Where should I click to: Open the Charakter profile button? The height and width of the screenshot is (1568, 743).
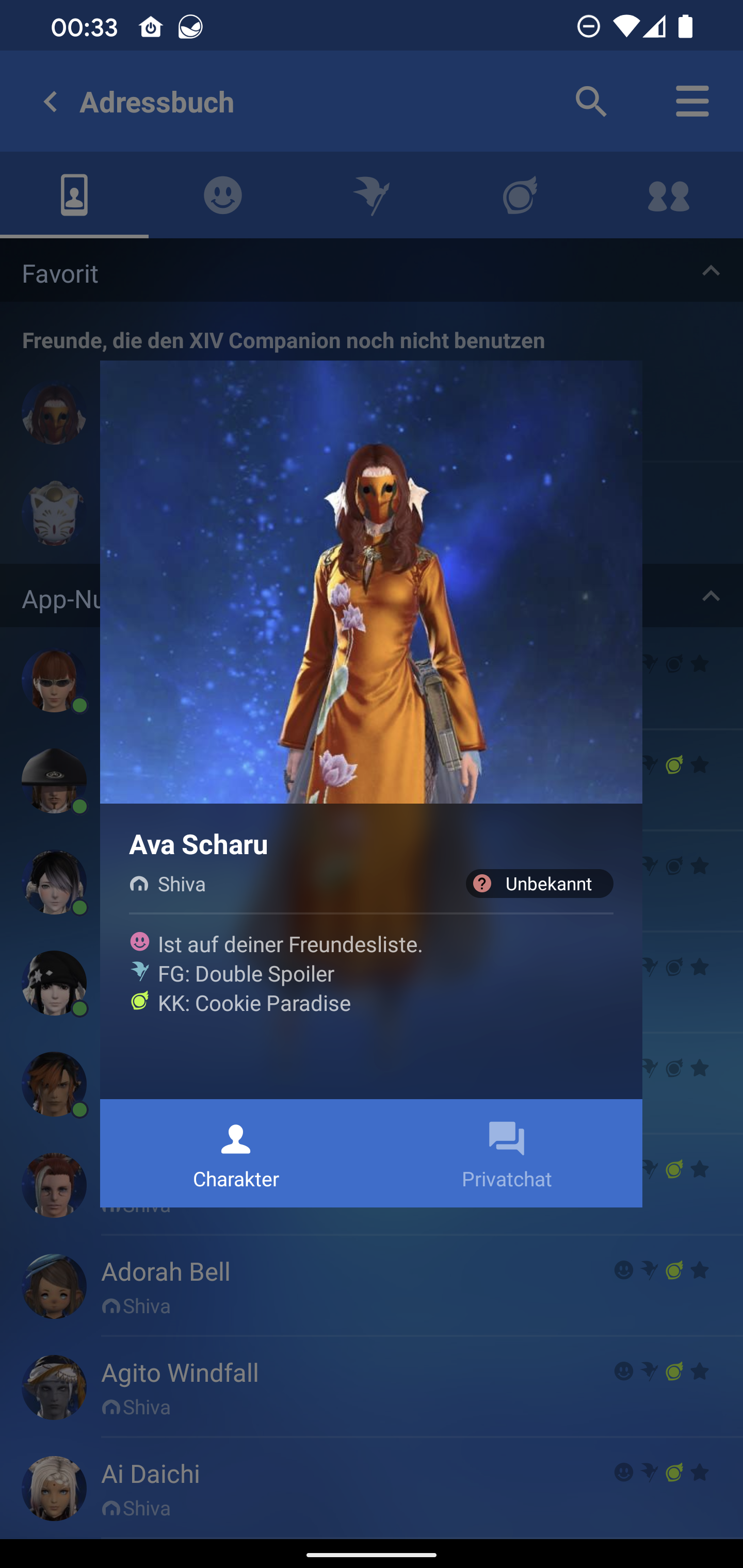click(x=236, y=1153)
